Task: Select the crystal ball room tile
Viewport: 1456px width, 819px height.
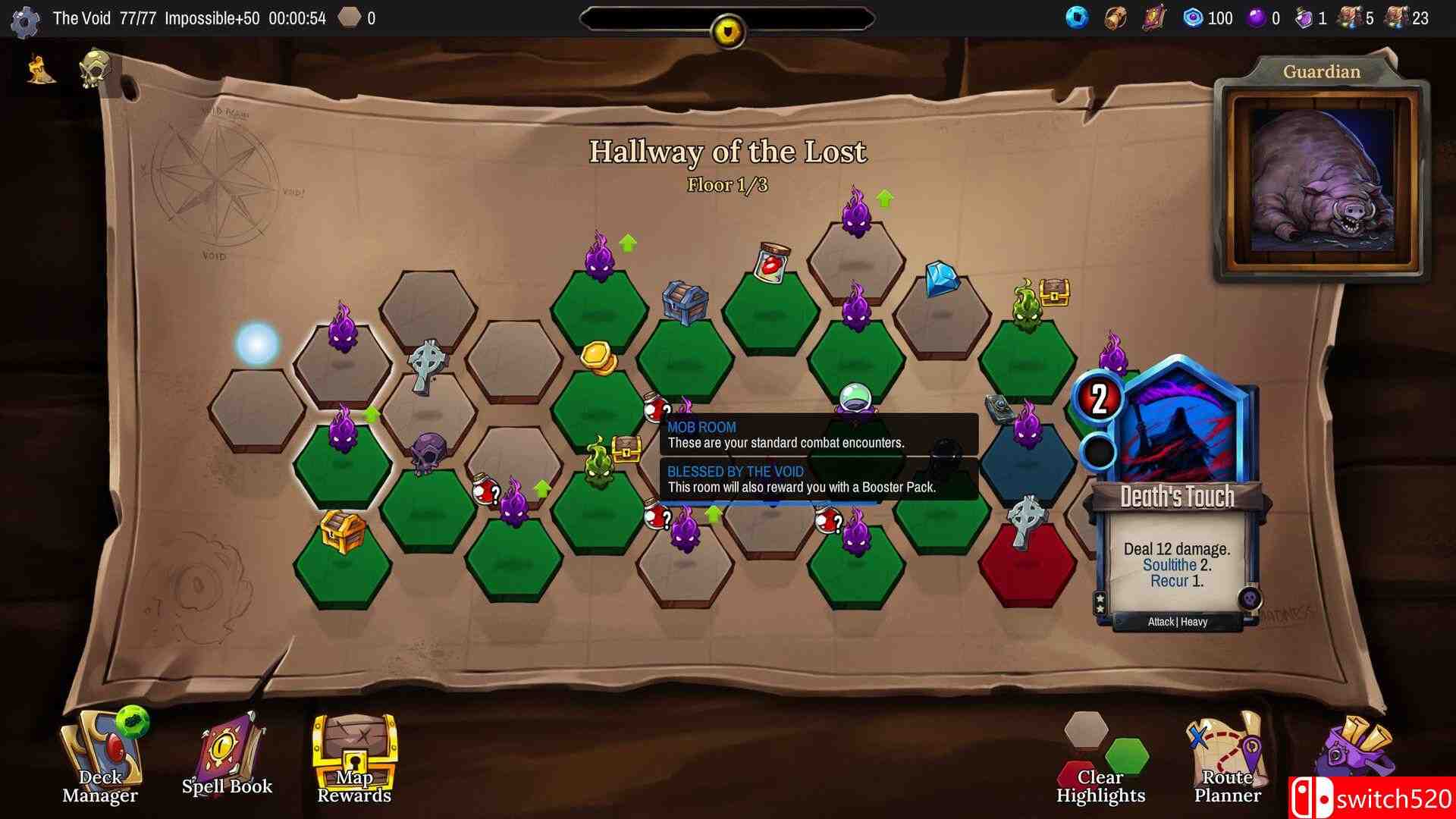Action: tap(855, 400)
